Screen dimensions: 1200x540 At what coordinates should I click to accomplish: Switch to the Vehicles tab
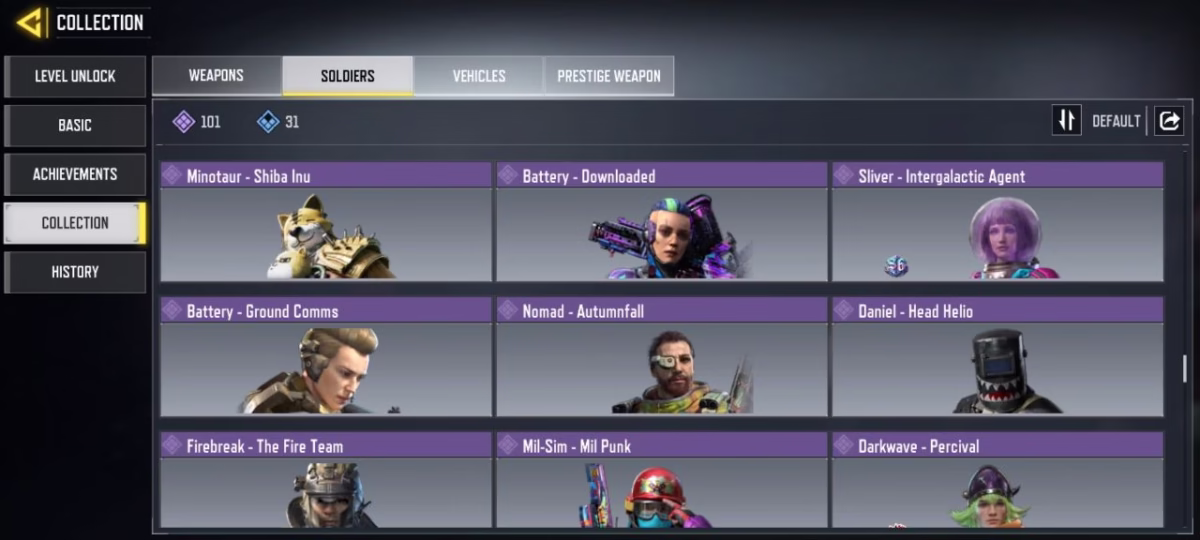(x=479, y=76)
